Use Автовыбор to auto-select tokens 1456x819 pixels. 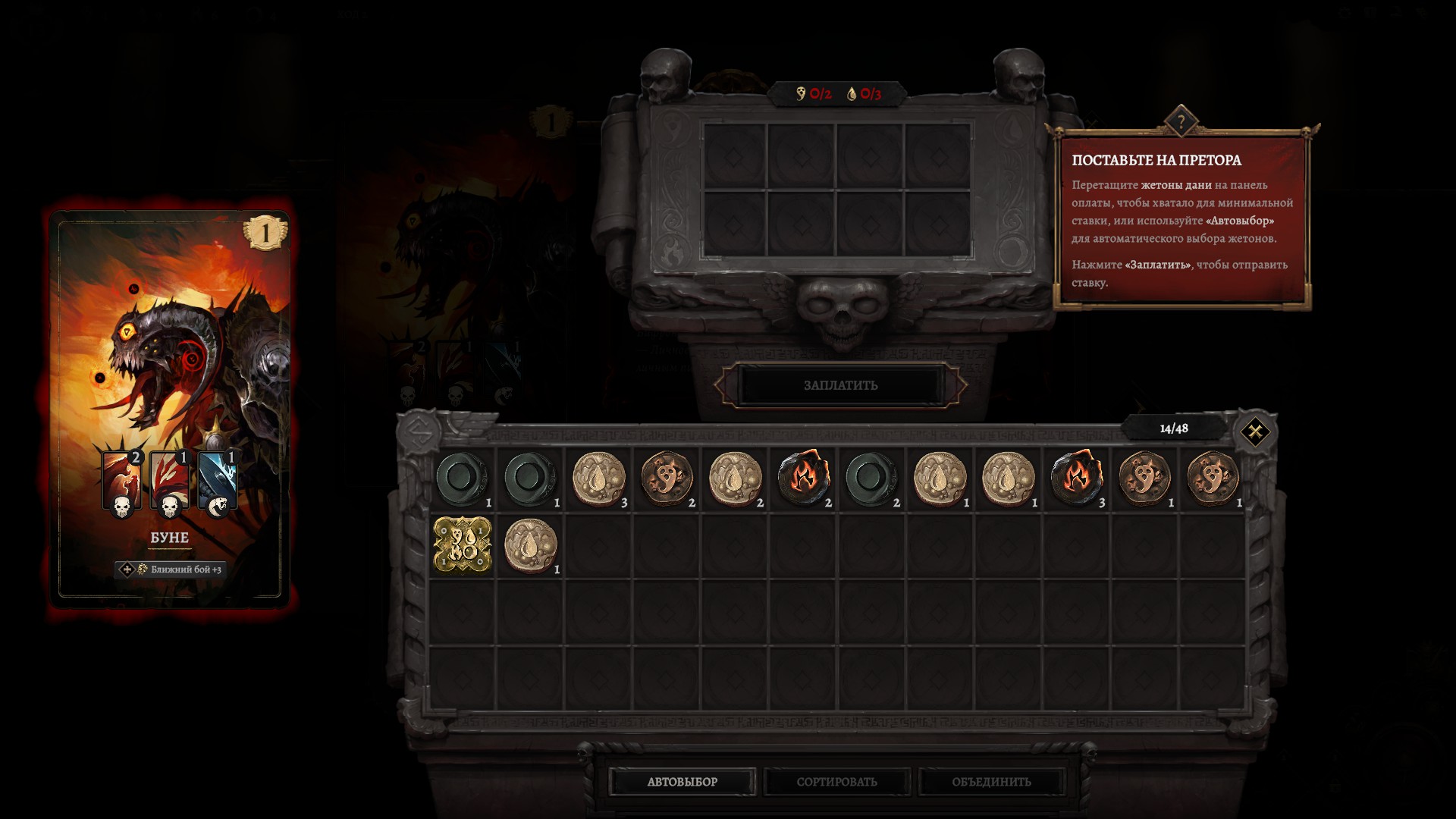(682, 782)
